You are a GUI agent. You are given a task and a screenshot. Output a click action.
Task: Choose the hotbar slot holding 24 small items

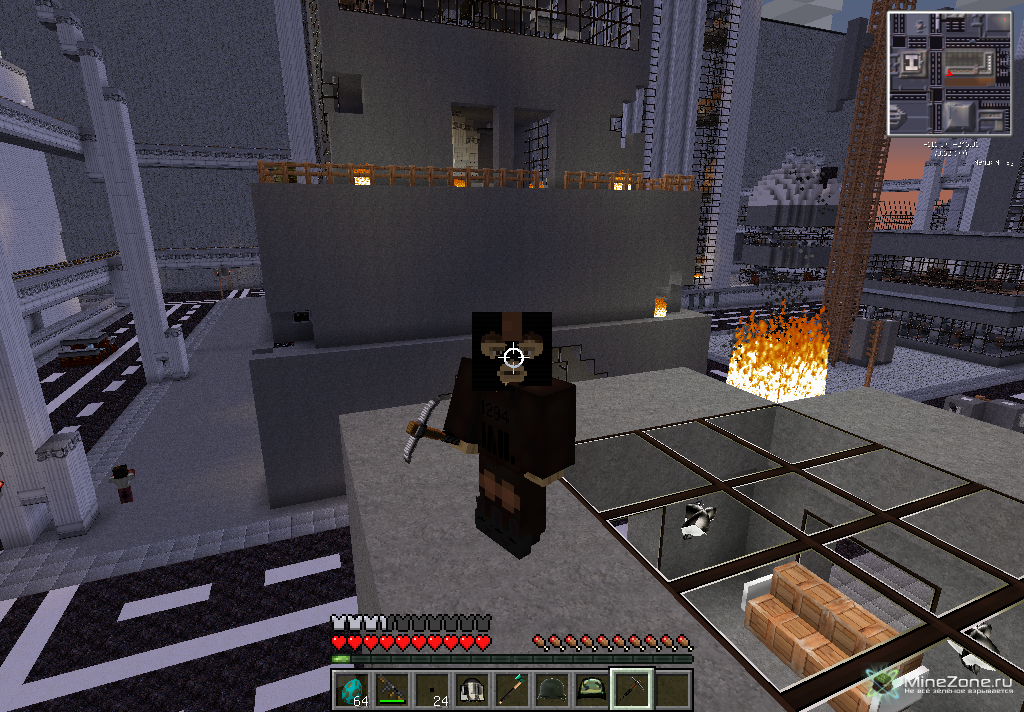click(432, 689)
